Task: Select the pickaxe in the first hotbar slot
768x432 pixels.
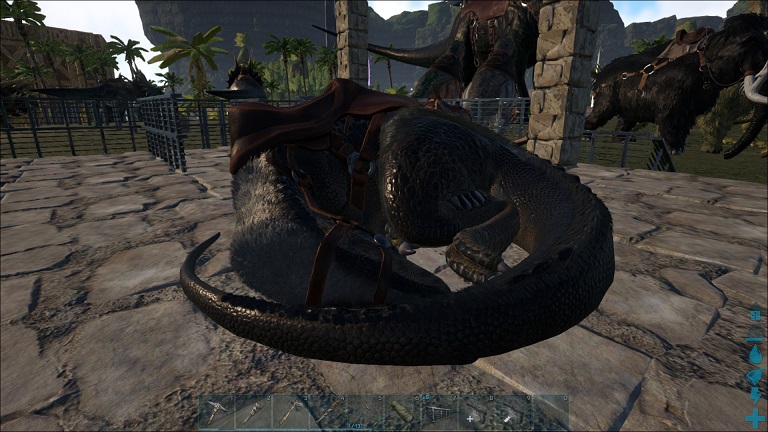Action: tap(216, 412)
